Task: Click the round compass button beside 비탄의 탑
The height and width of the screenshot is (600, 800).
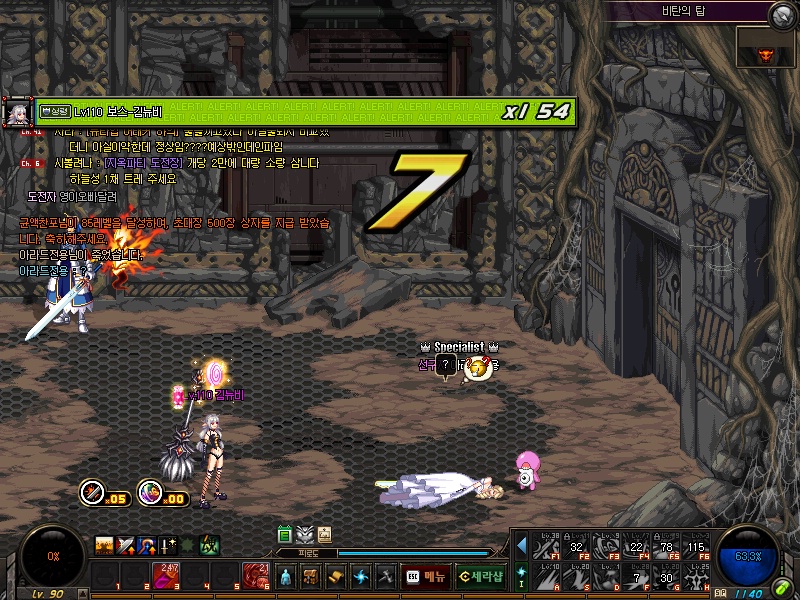Action: point(781,14)
